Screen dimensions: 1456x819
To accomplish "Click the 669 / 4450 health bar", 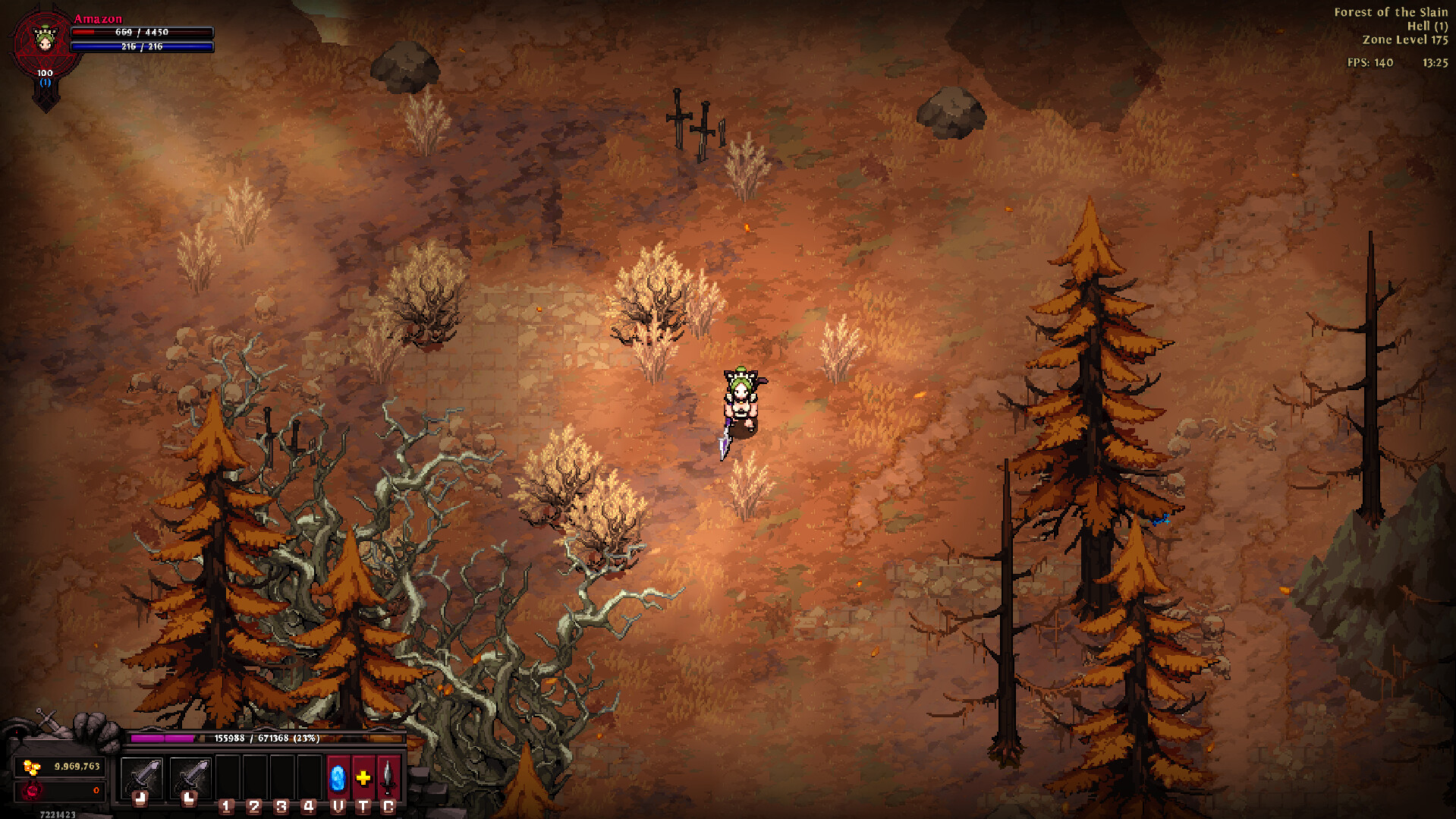I will [140, 32].
